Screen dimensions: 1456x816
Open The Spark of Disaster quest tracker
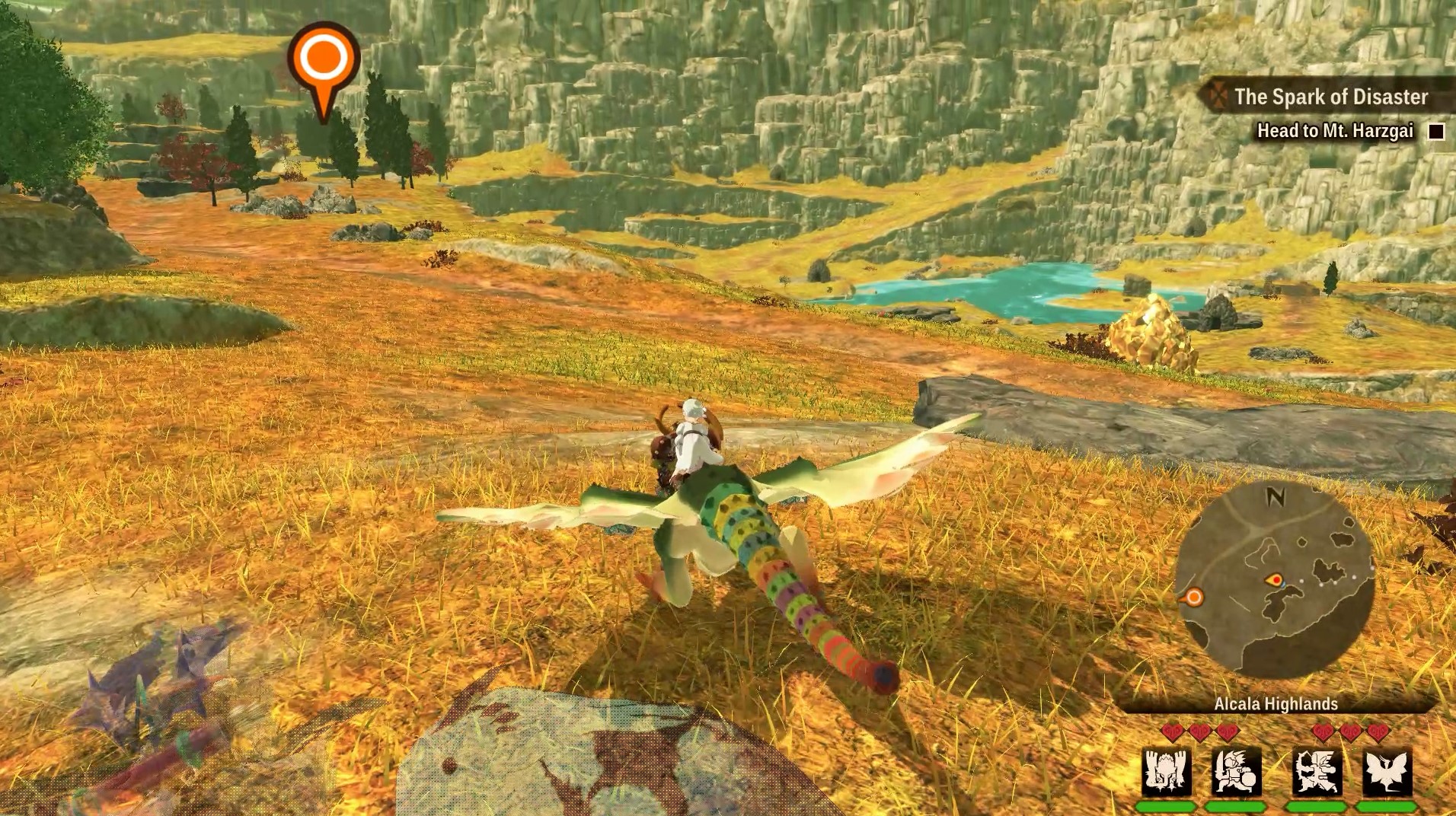1330,97
